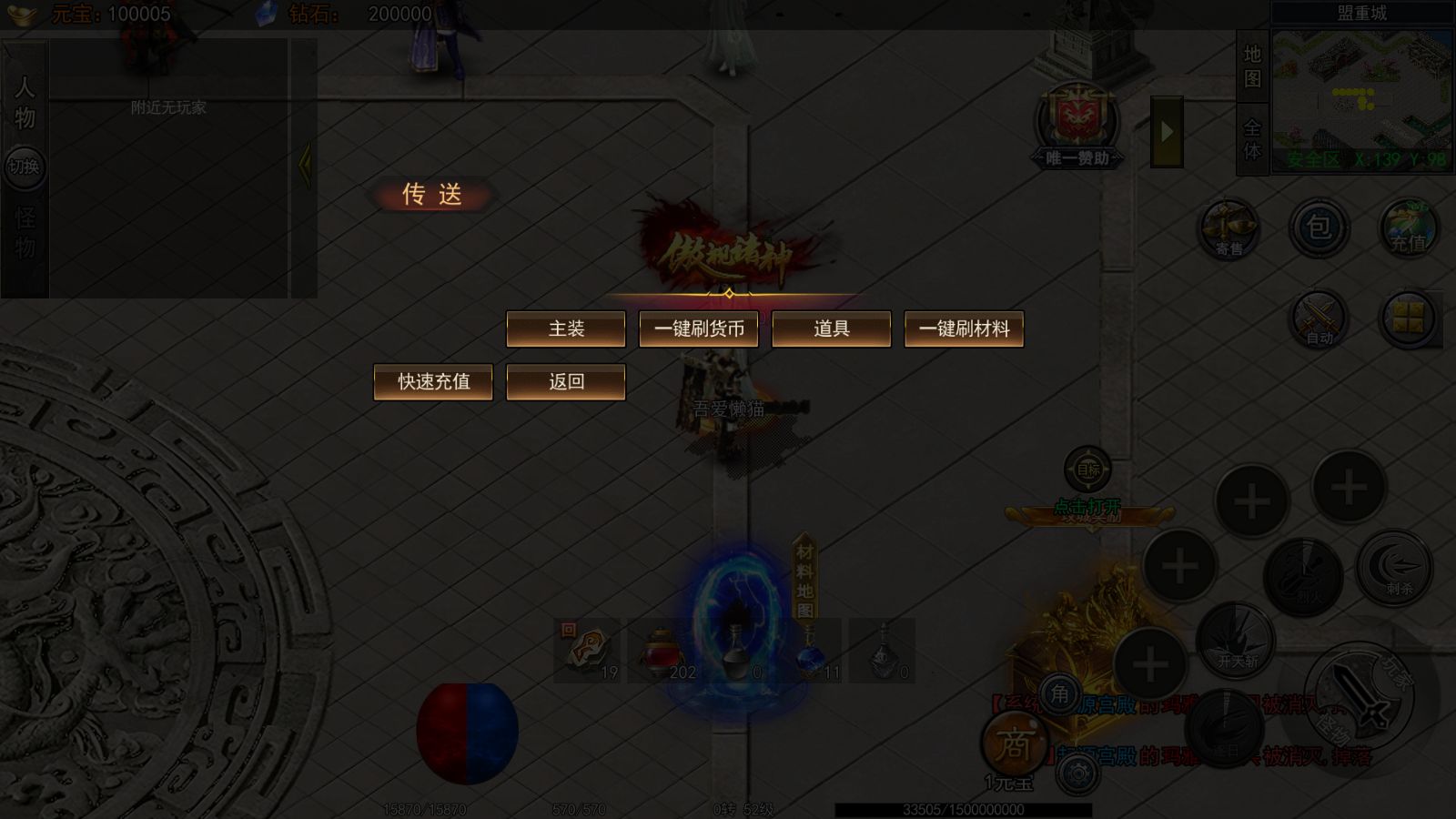Switch to the 全体 tab
The width and height of the screenshot is (1456, 819).
point(1252,138)
